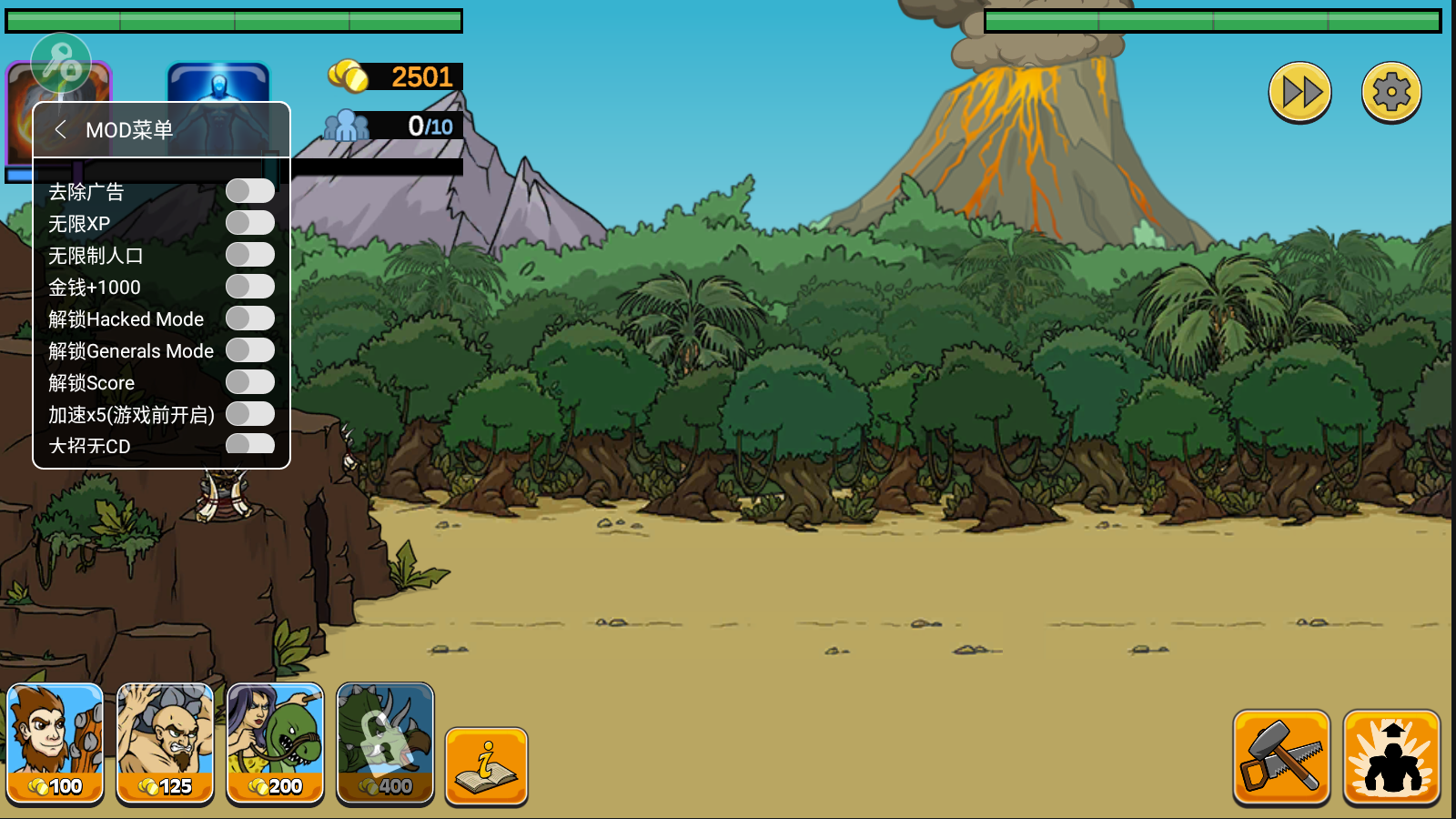Buy the 200-gold dinosaur rider unit
The image size is (1456, 819).
click(275, 743)
